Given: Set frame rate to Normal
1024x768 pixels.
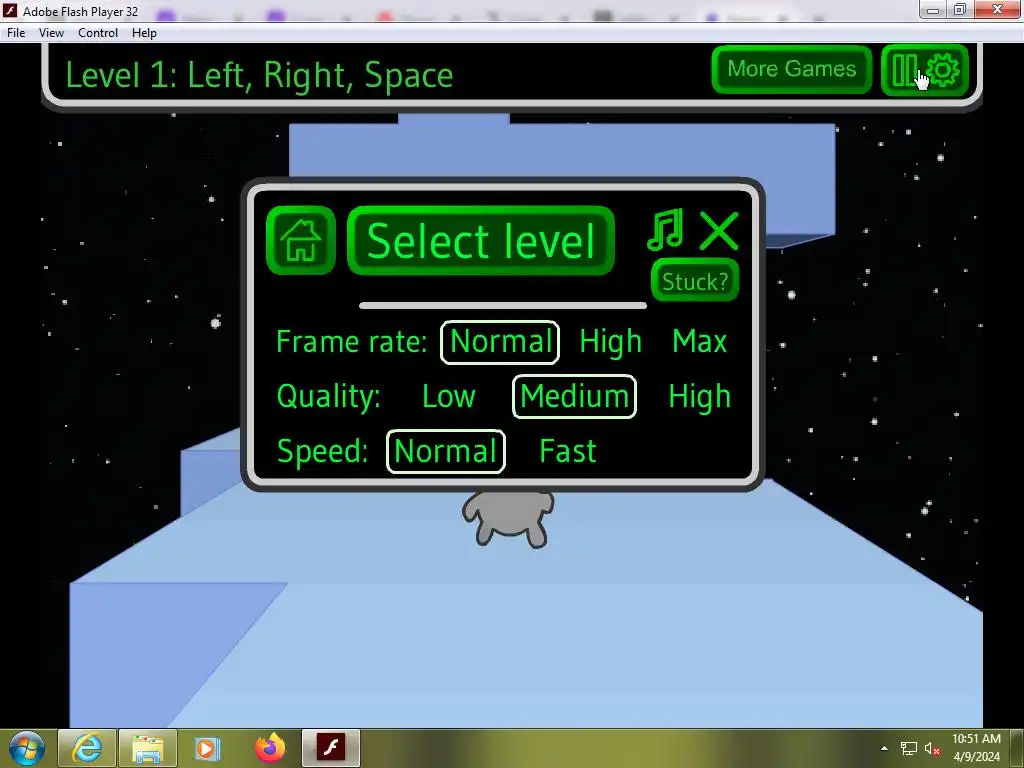Looking at the screenshot, I should click(x=500, y=342).
